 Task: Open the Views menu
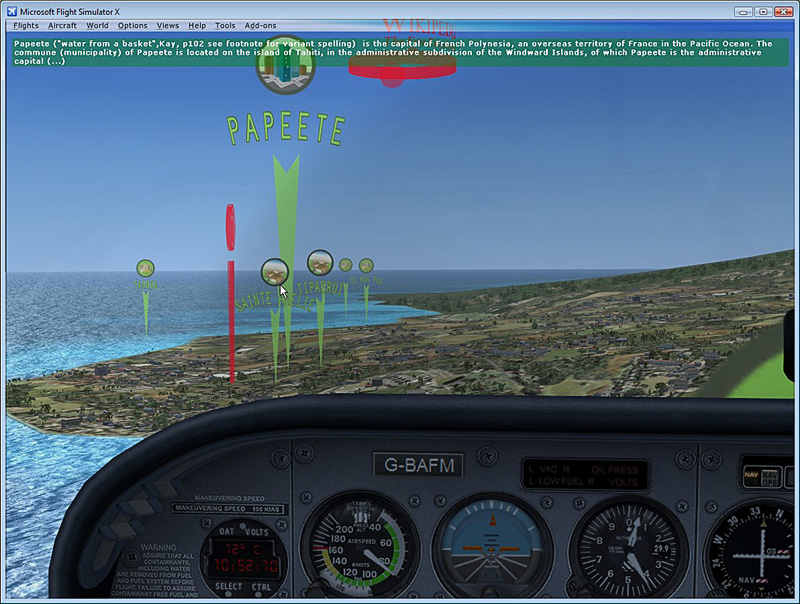(x=168, y=25)
